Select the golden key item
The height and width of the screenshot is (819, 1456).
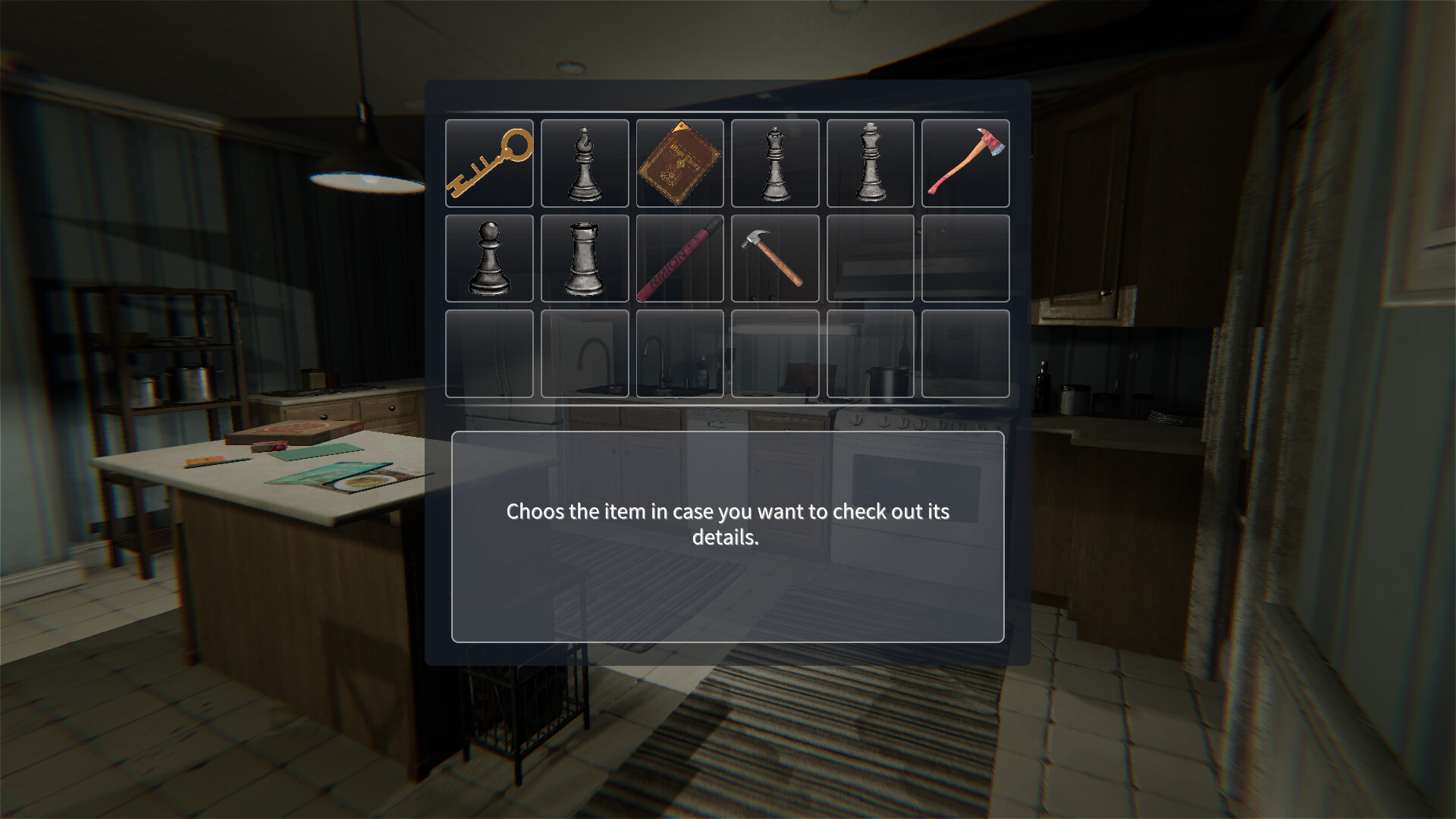click(489, 163)
